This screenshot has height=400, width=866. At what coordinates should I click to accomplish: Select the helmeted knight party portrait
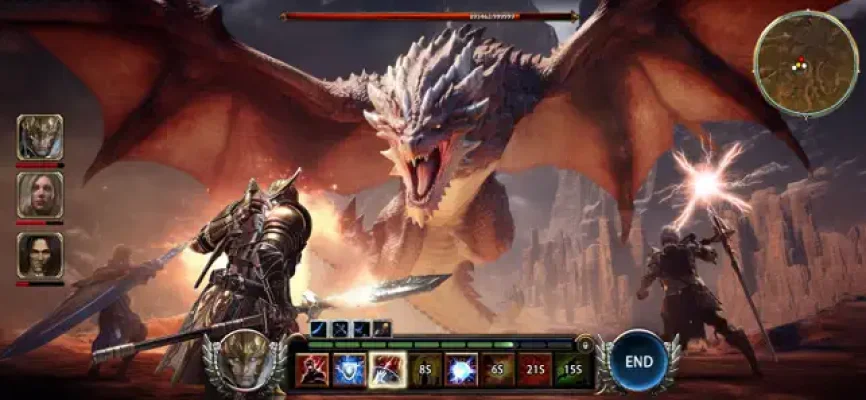(x=40, y=137)
